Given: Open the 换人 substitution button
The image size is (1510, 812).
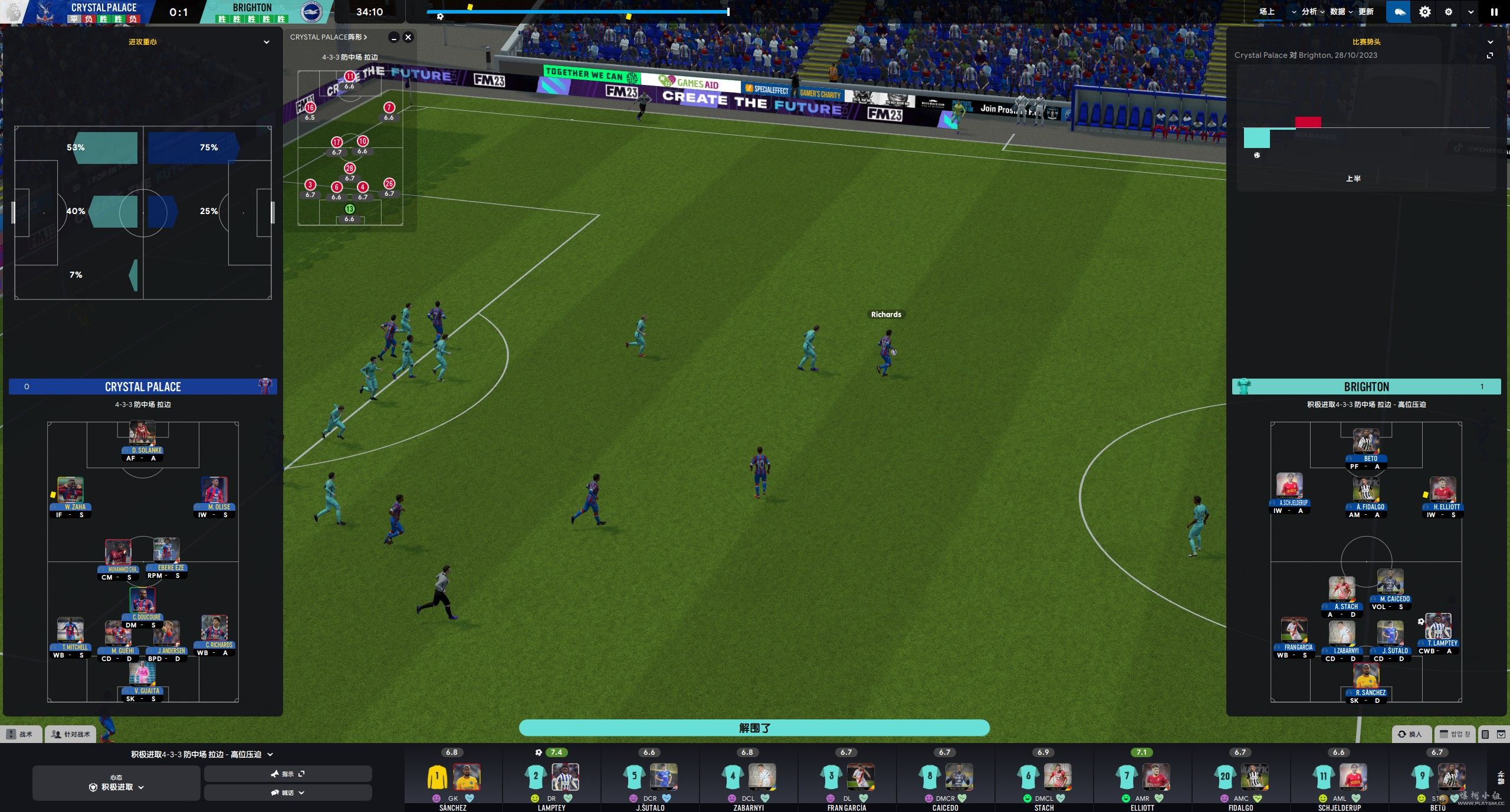Looking at the screenshot, I should pos(1410,734).
